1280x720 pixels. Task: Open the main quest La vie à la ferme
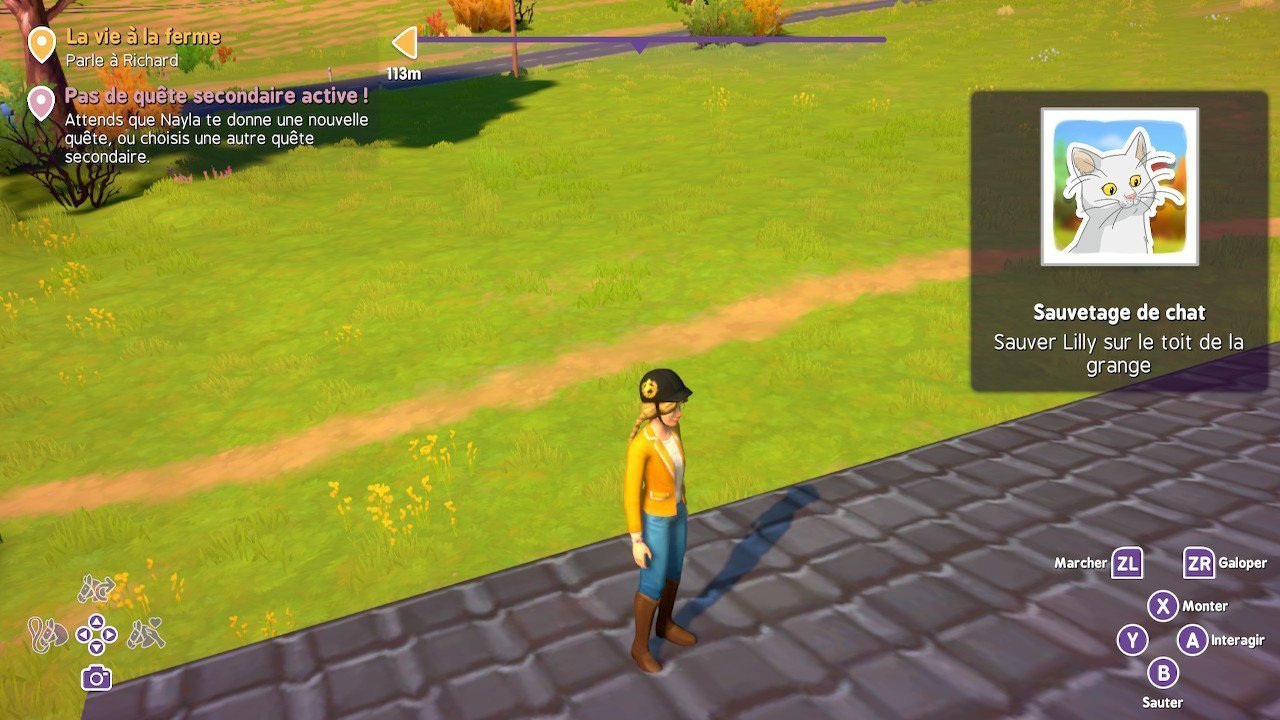pos(142,37)
